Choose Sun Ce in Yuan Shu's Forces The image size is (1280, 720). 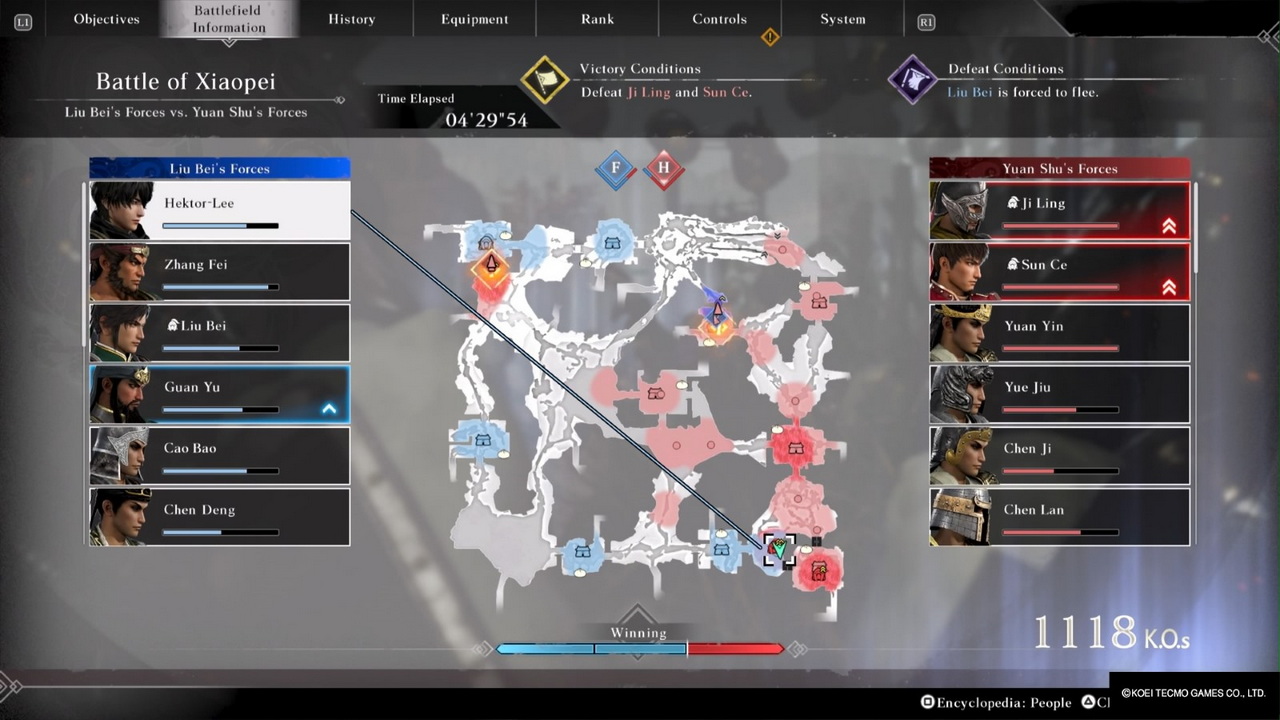coord(1060,271)
